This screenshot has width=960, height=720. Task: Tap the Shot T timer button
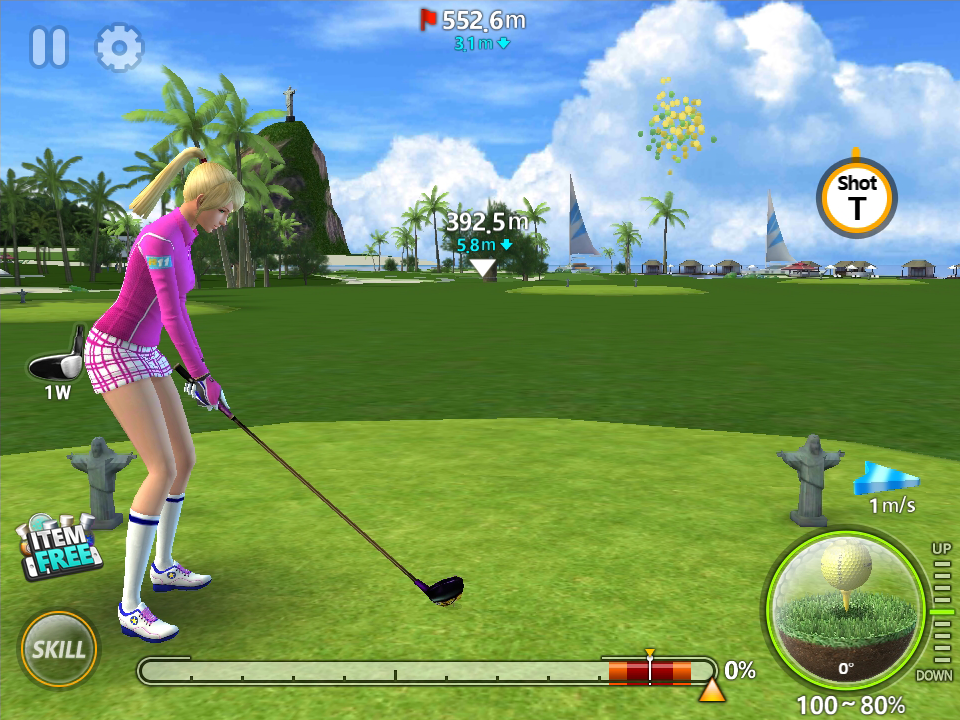856,197
